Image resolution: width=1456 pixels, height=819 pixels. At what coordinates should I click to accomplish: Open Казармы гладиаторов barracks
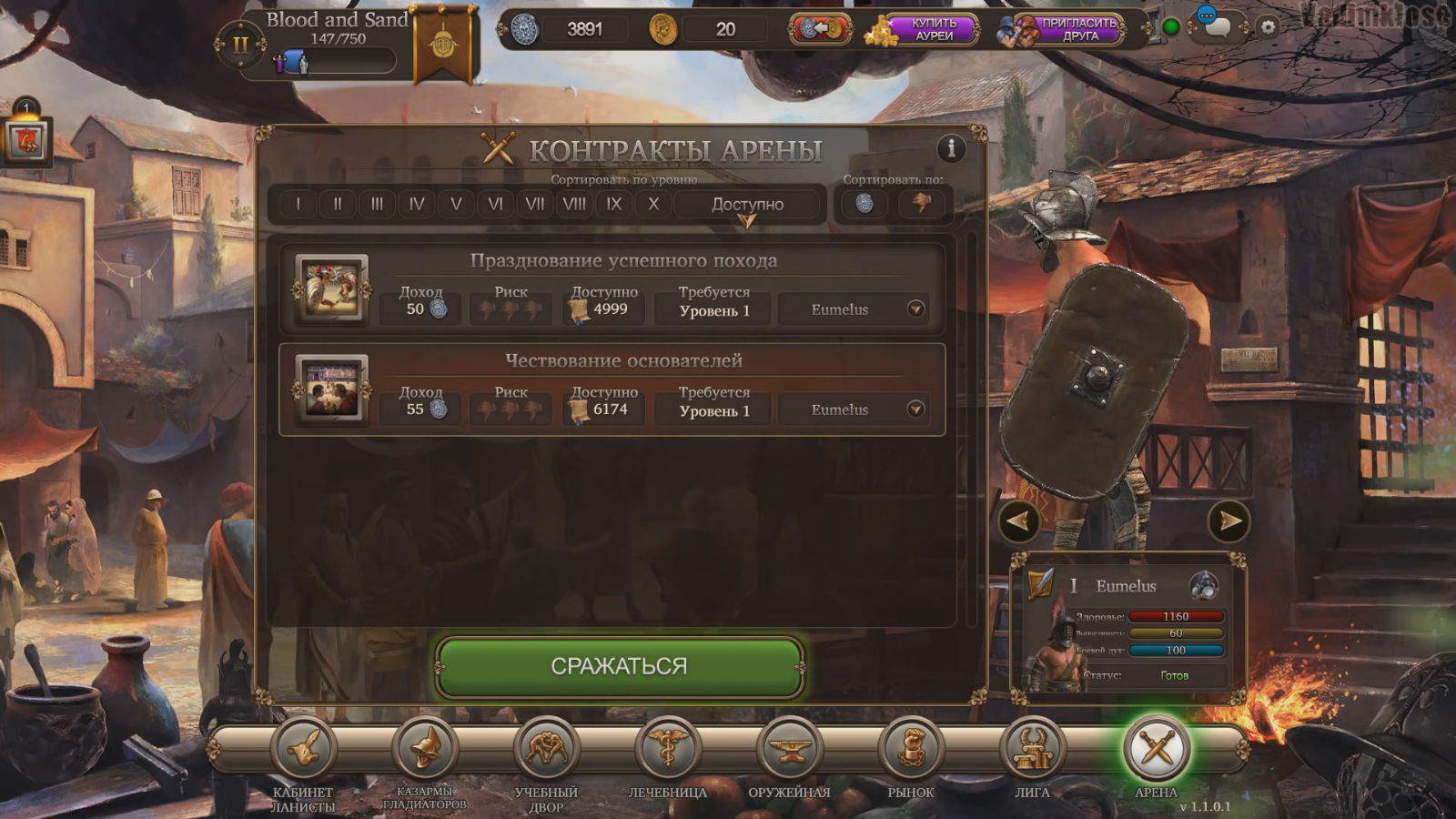pos(424,749)
